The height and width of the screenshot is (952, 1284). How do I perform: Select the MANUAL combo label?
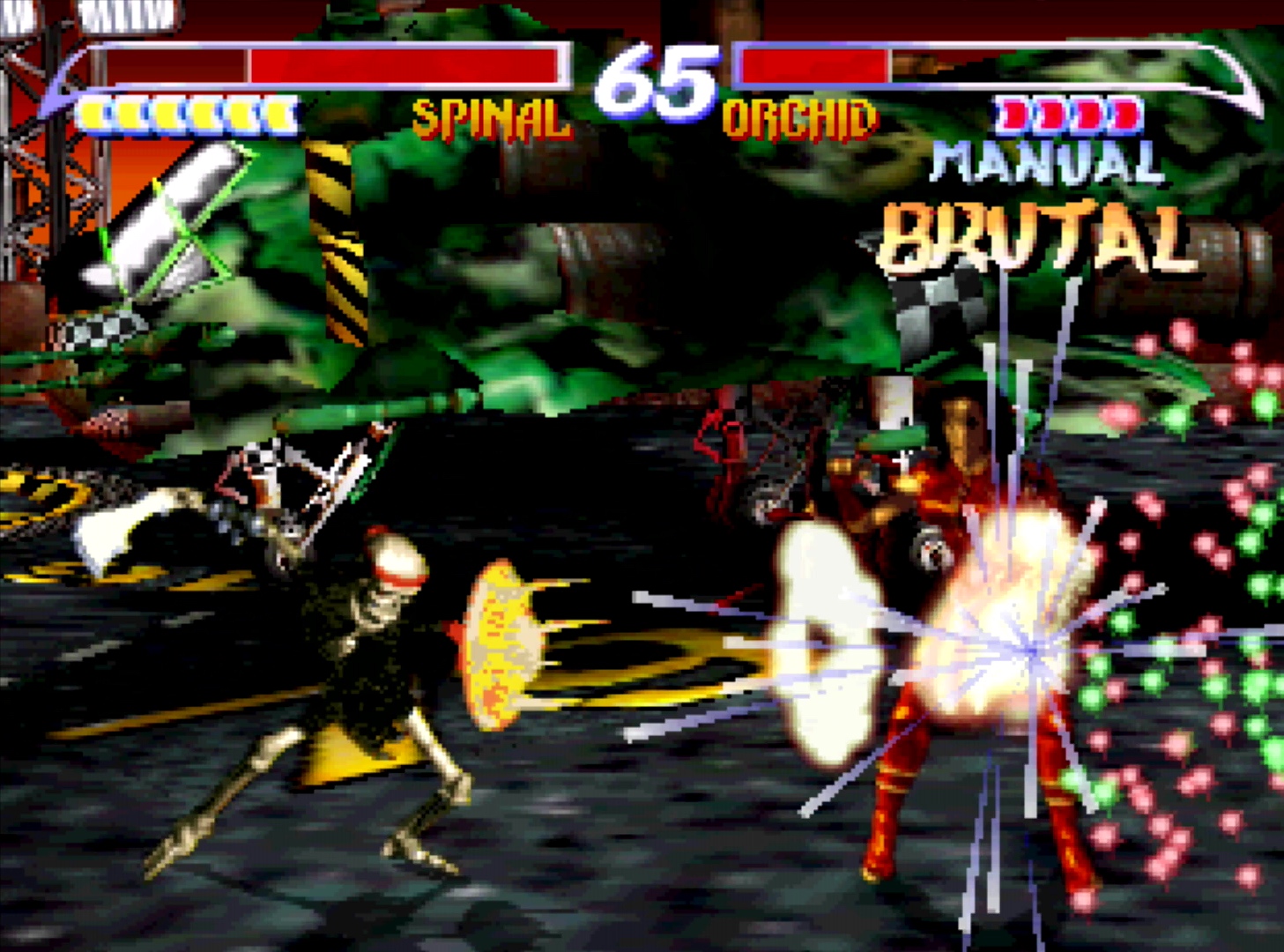[1044, 163]
